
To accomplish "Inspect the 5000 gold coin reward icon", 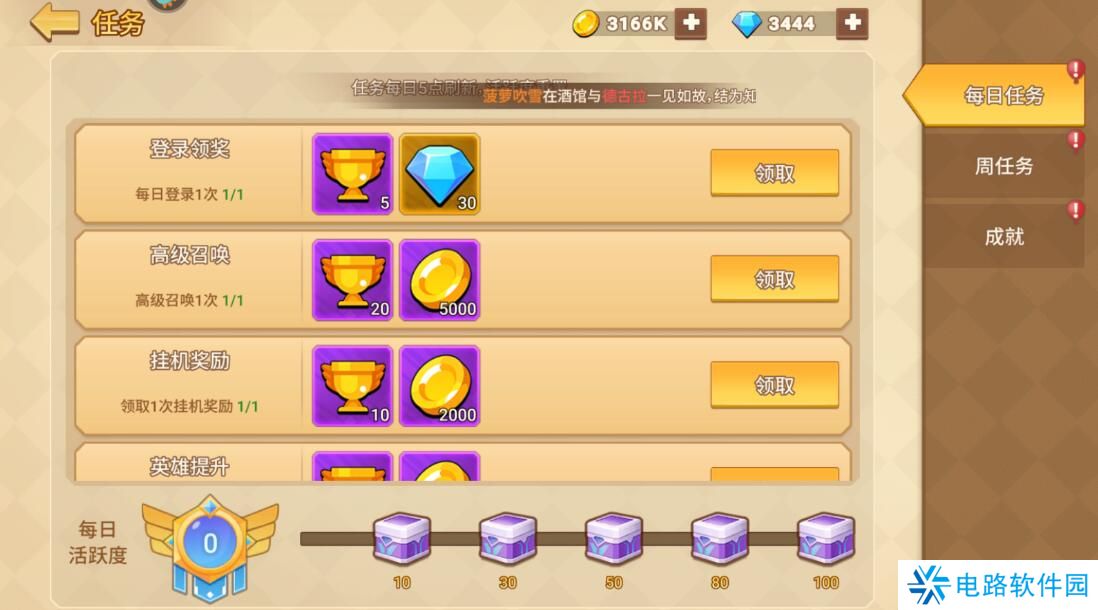I will [439, 280].
